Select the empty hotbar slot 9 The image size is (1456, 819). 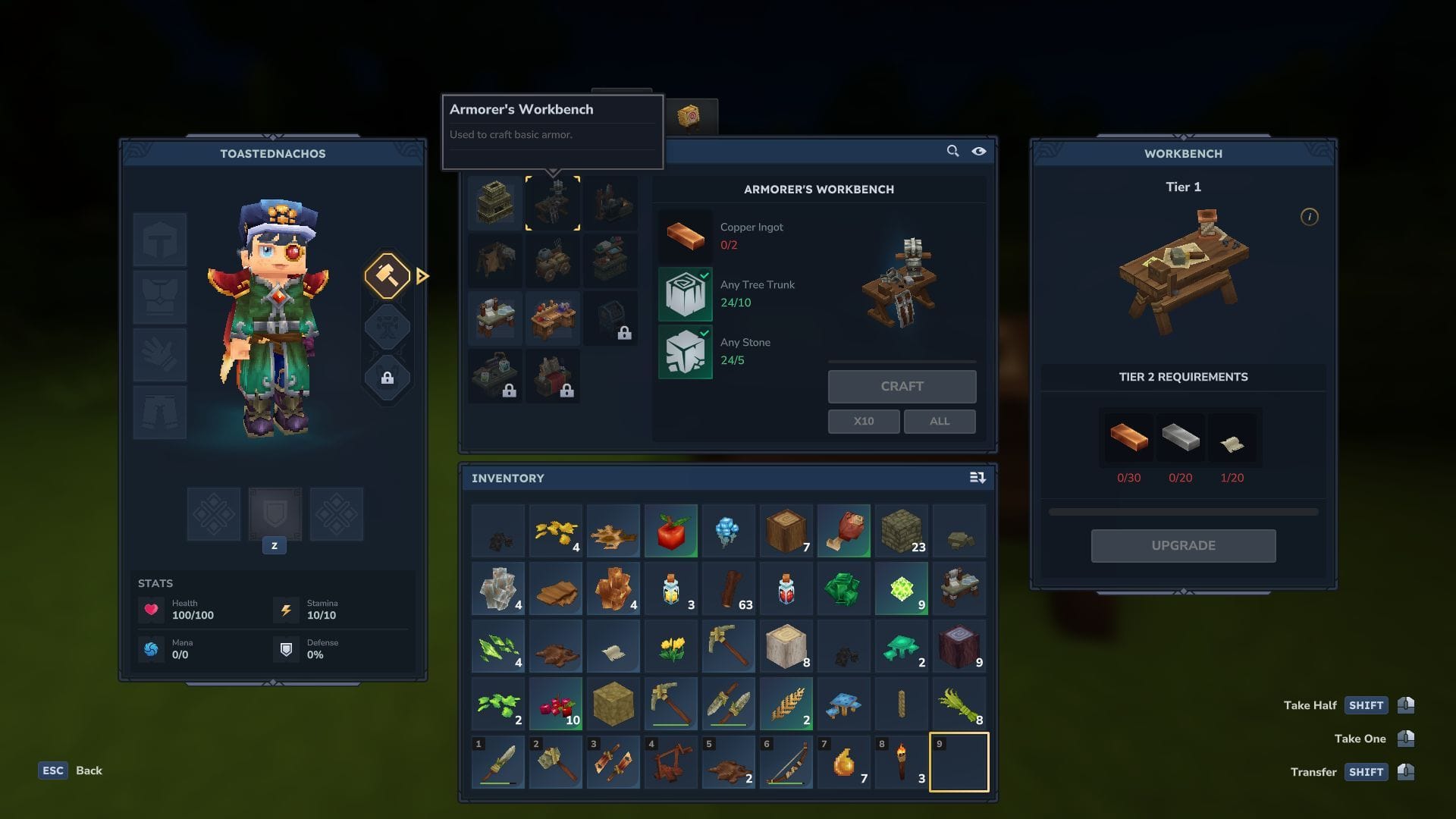tap(959, 762)
